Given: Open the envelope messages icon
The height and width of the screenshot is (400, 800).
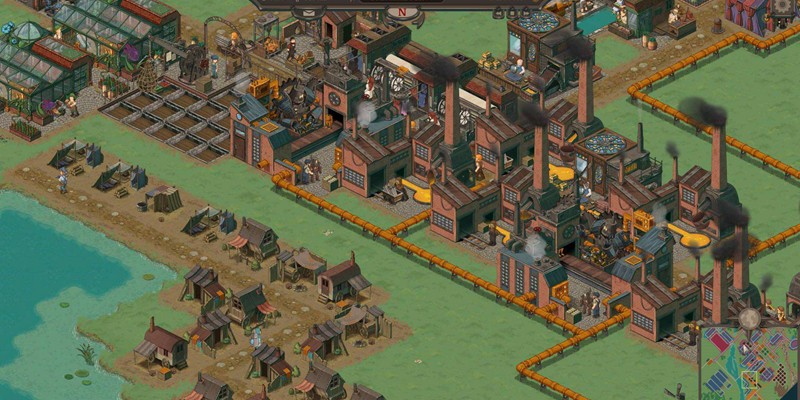Looking at the screenshot, I should tap(309, 13).
